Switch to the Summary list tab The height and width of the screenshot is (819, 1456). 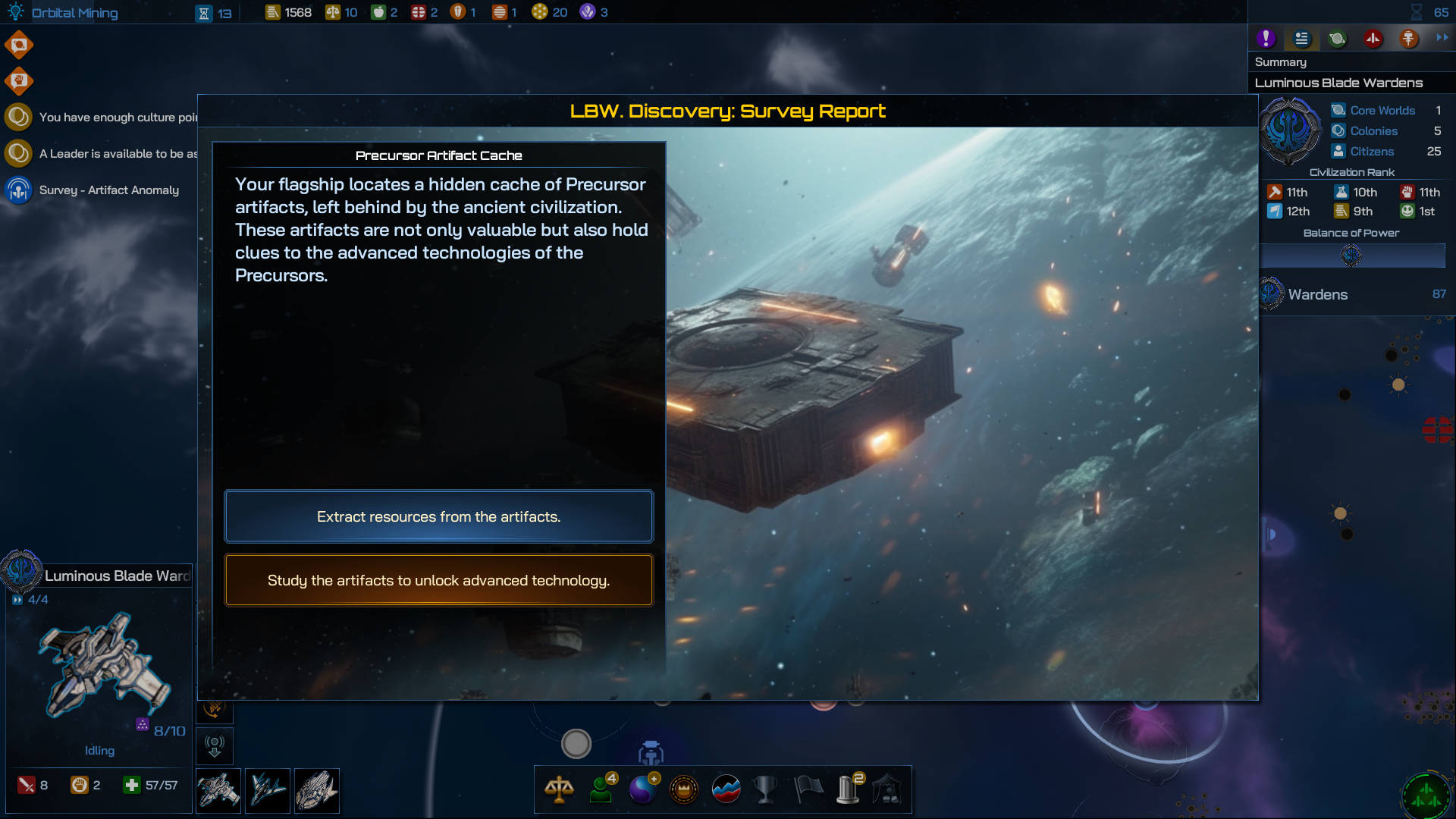tap(1301, 38)
